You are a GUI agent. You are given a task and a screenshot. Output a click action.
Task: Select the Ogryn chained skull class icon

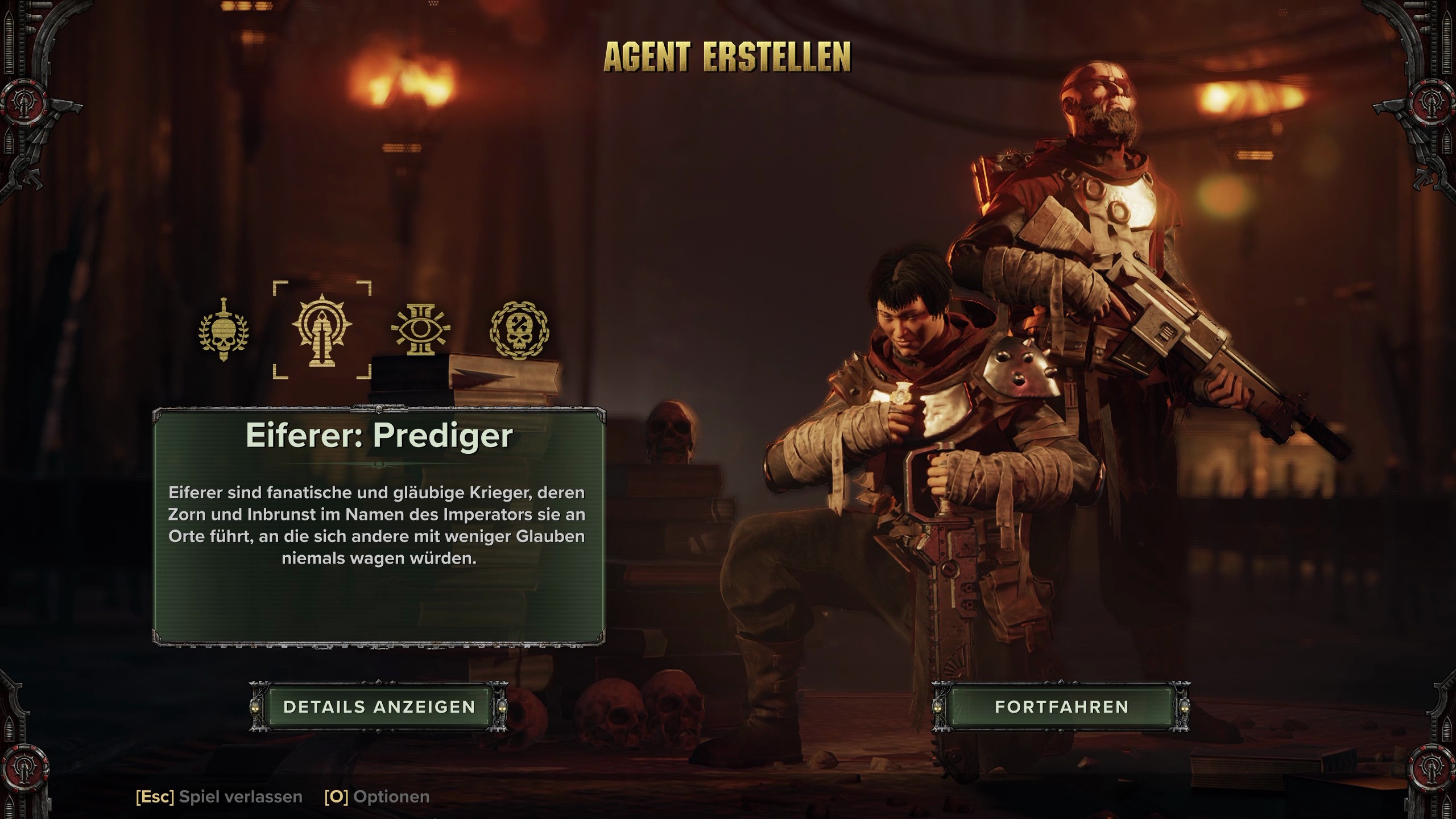[x=519, y=330]
